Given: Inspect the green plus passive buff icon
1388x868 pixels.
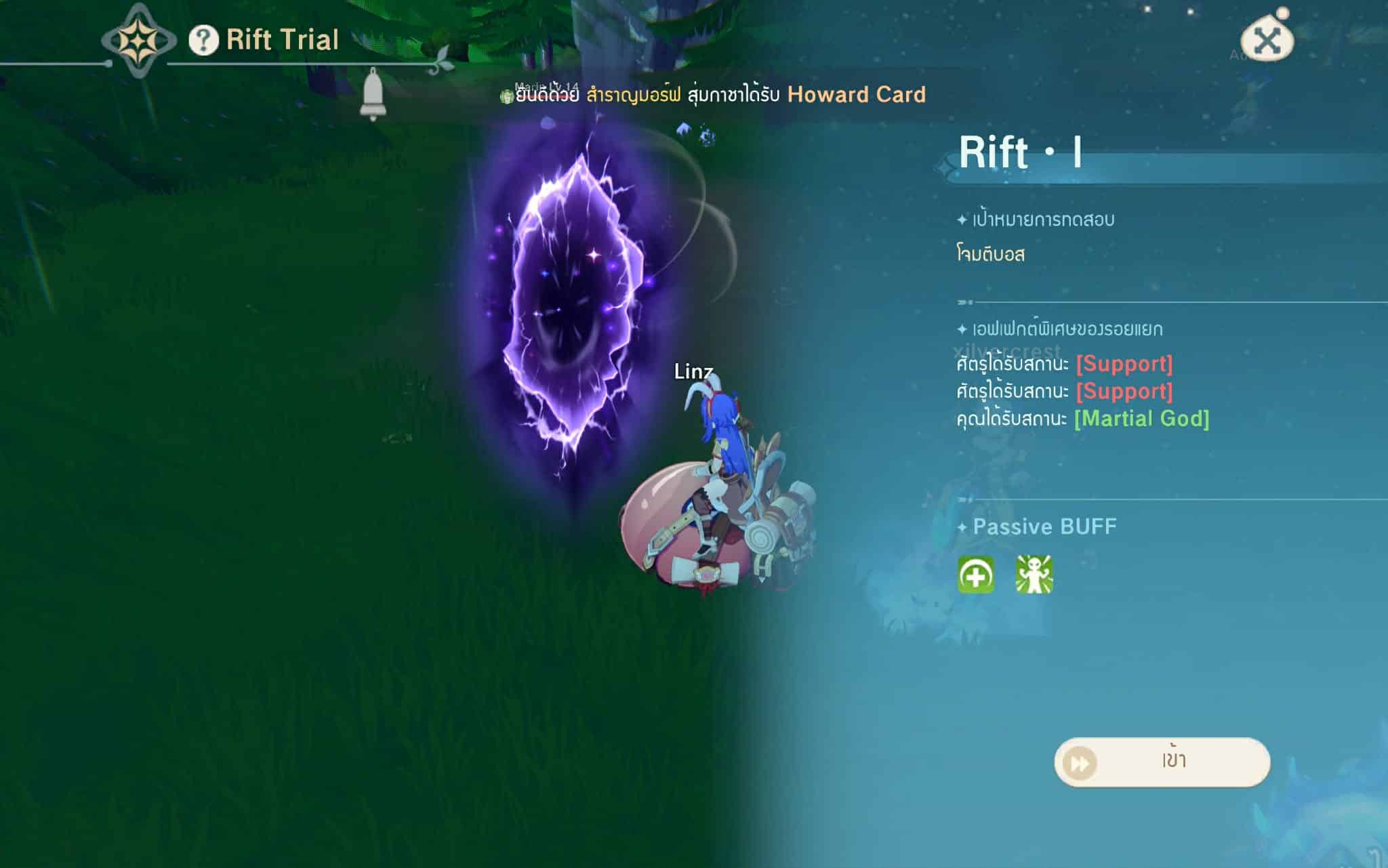Looking at the screenshot, I should pos(976,575).
